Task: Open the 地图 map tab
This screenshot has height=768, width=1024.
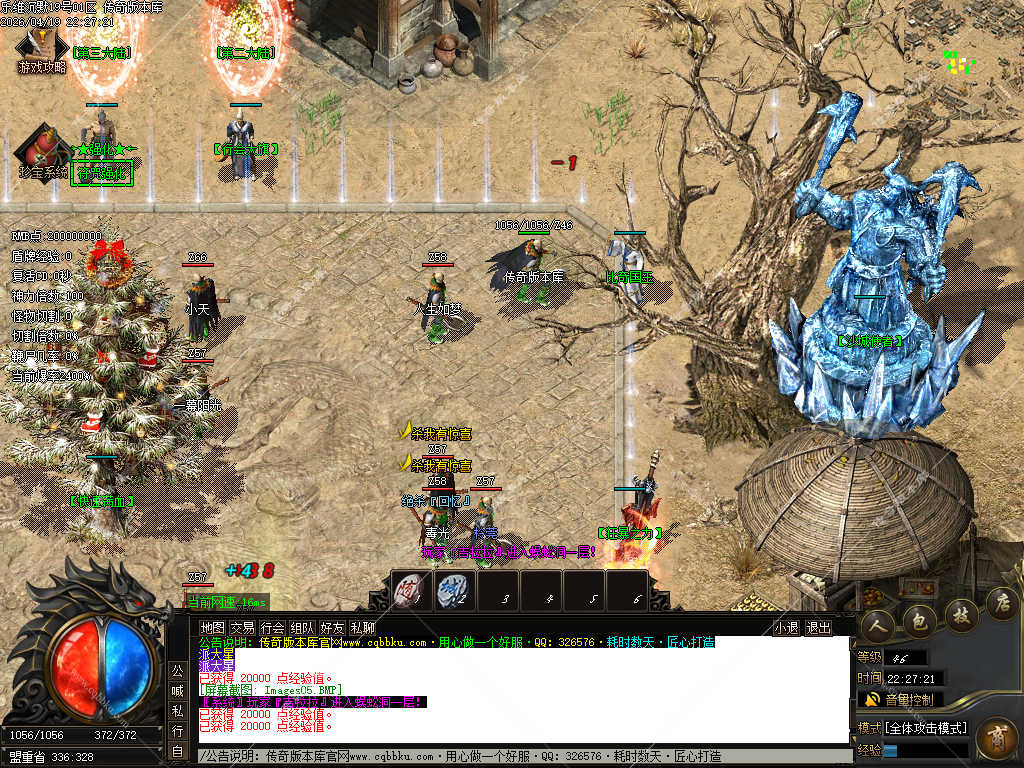Action: (x=212, y=628)
